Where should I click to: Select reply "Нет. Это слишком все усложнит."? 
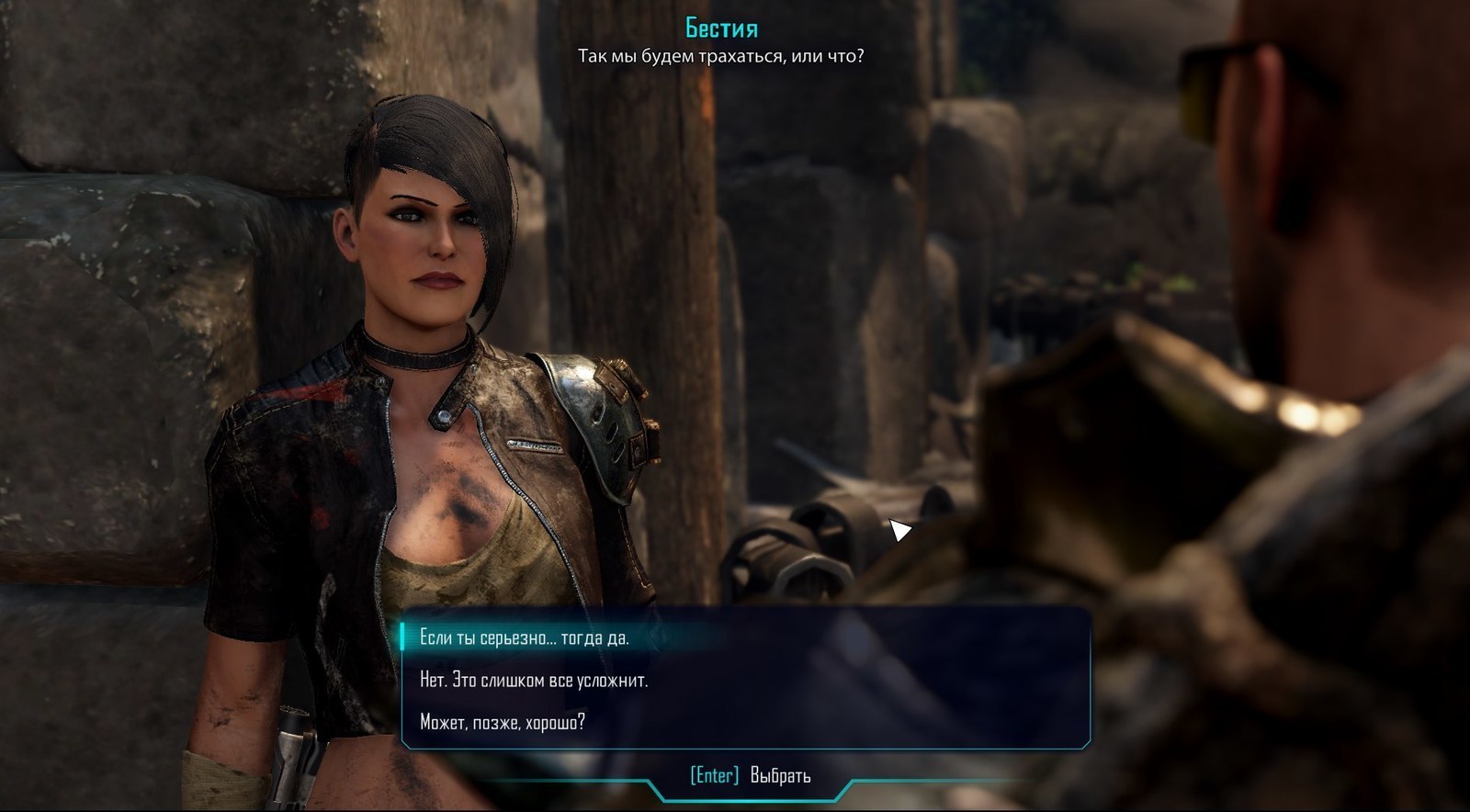534,680
